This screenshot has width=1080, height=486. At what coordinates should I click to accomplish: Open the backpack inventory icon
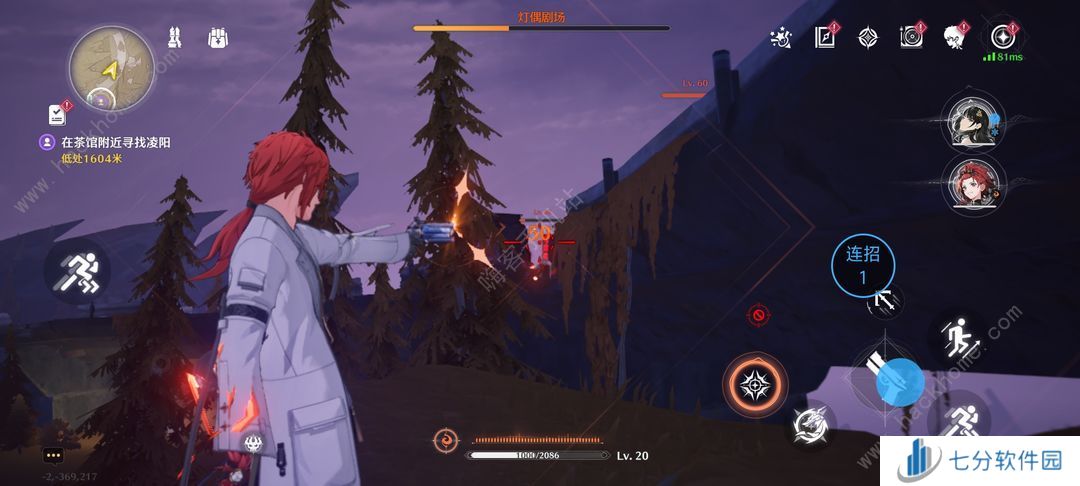click(218, 39)
